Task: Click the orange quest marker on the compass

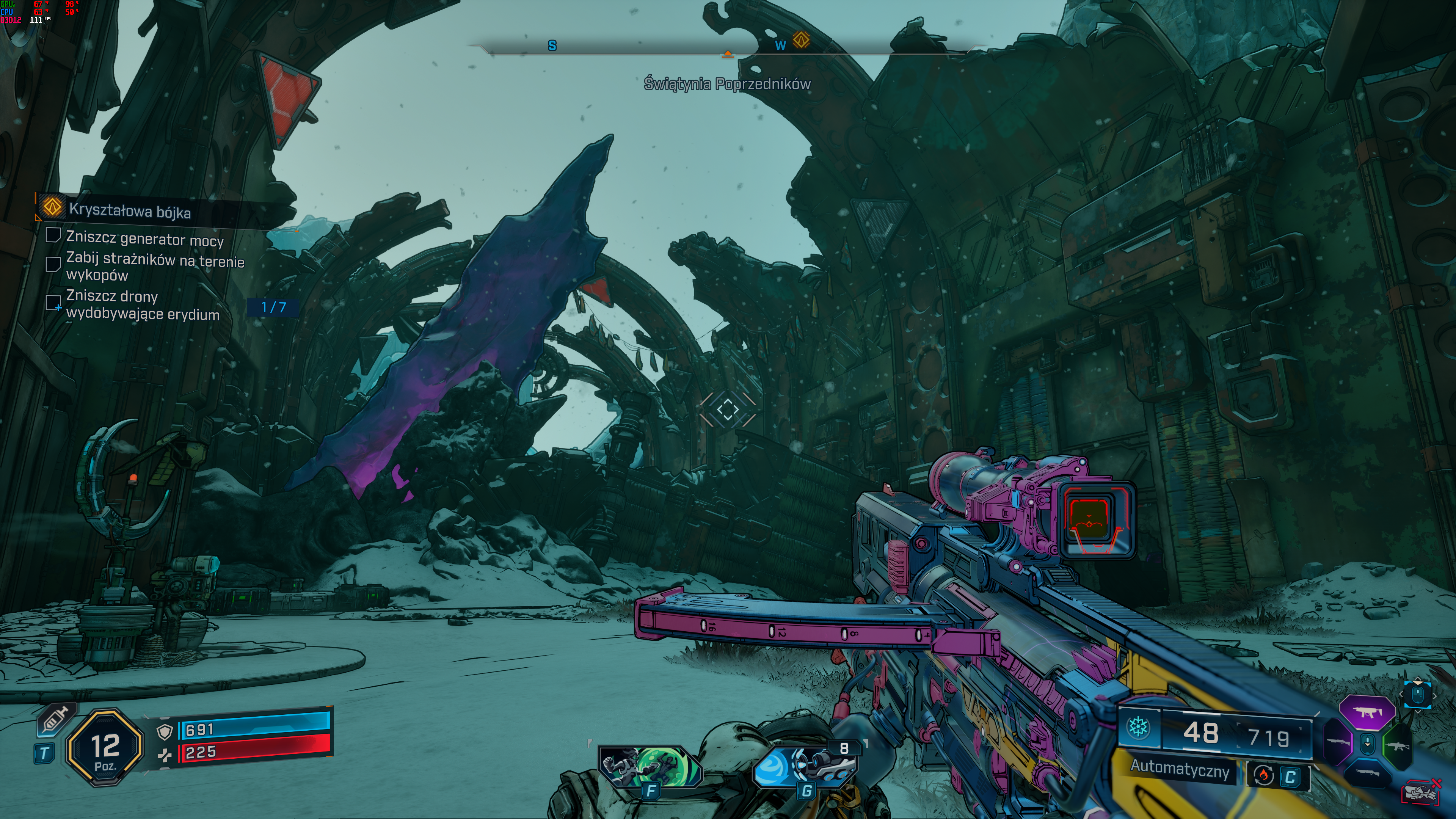Action: tap(801, 40)
